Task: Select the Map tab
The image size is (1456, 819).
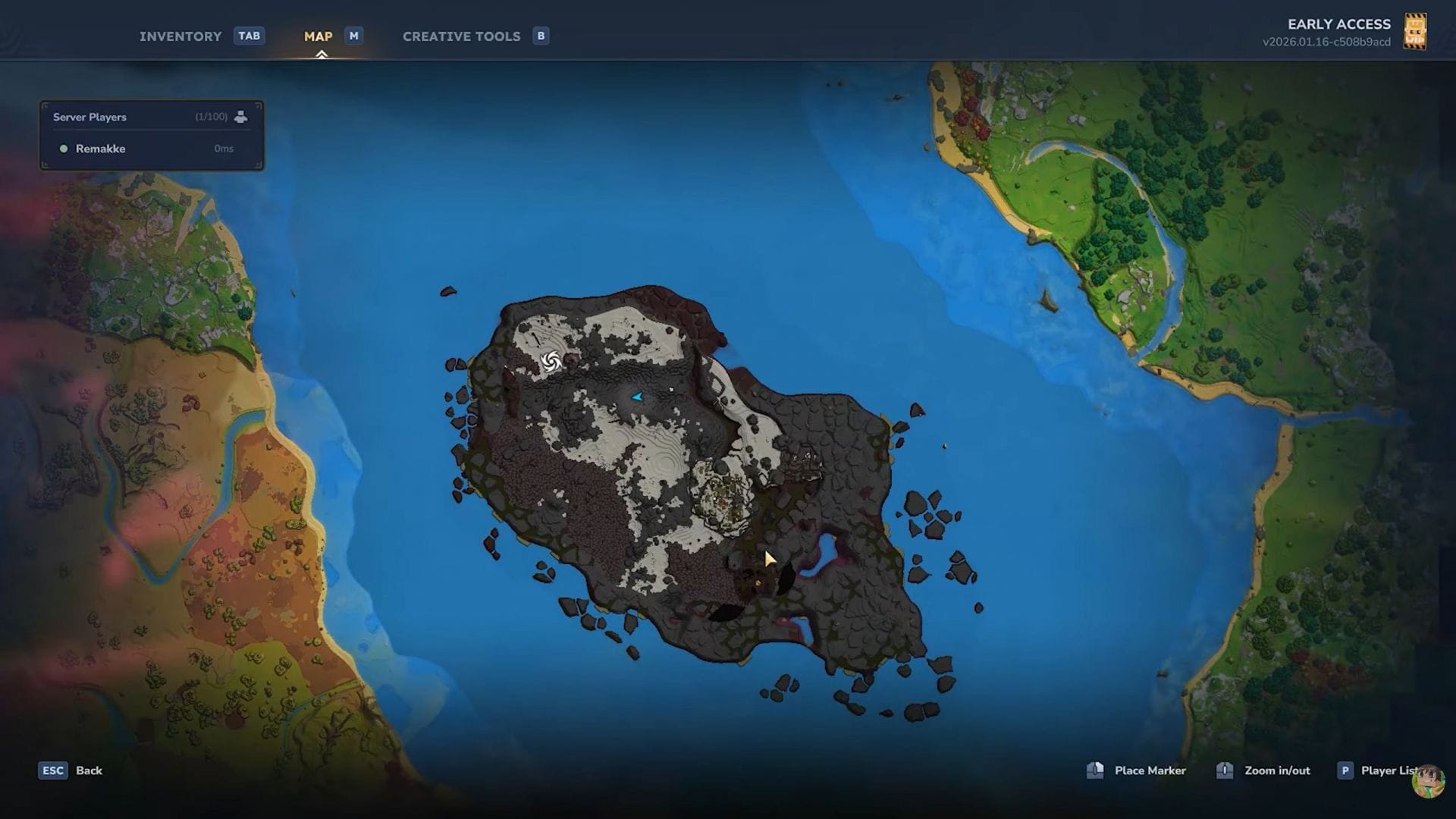Action: click(318, 36)
